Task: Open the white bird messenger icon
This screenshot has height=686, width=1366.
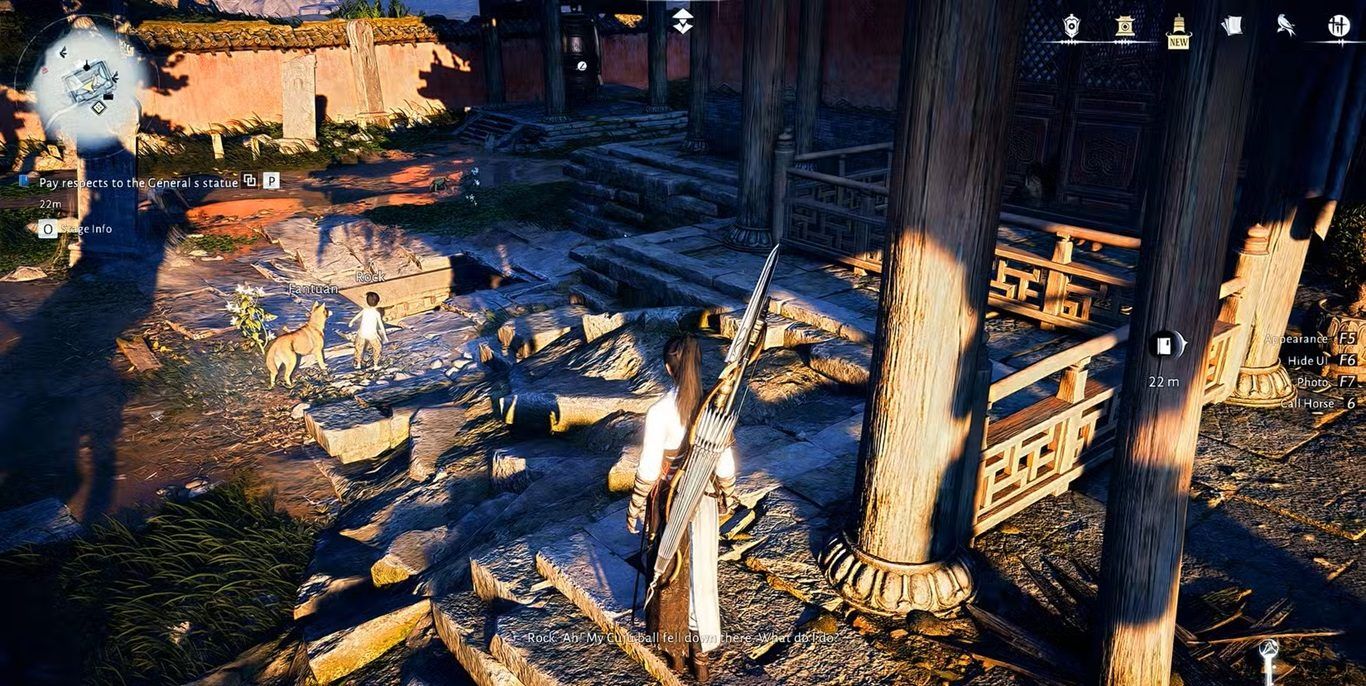Action: click(1286, 26)
